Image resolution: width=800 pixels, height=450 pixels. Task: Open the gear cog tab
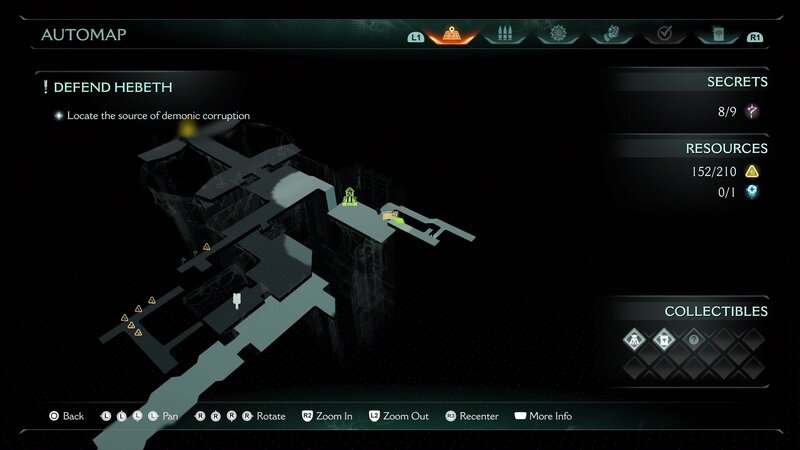[x=557, y=35]
